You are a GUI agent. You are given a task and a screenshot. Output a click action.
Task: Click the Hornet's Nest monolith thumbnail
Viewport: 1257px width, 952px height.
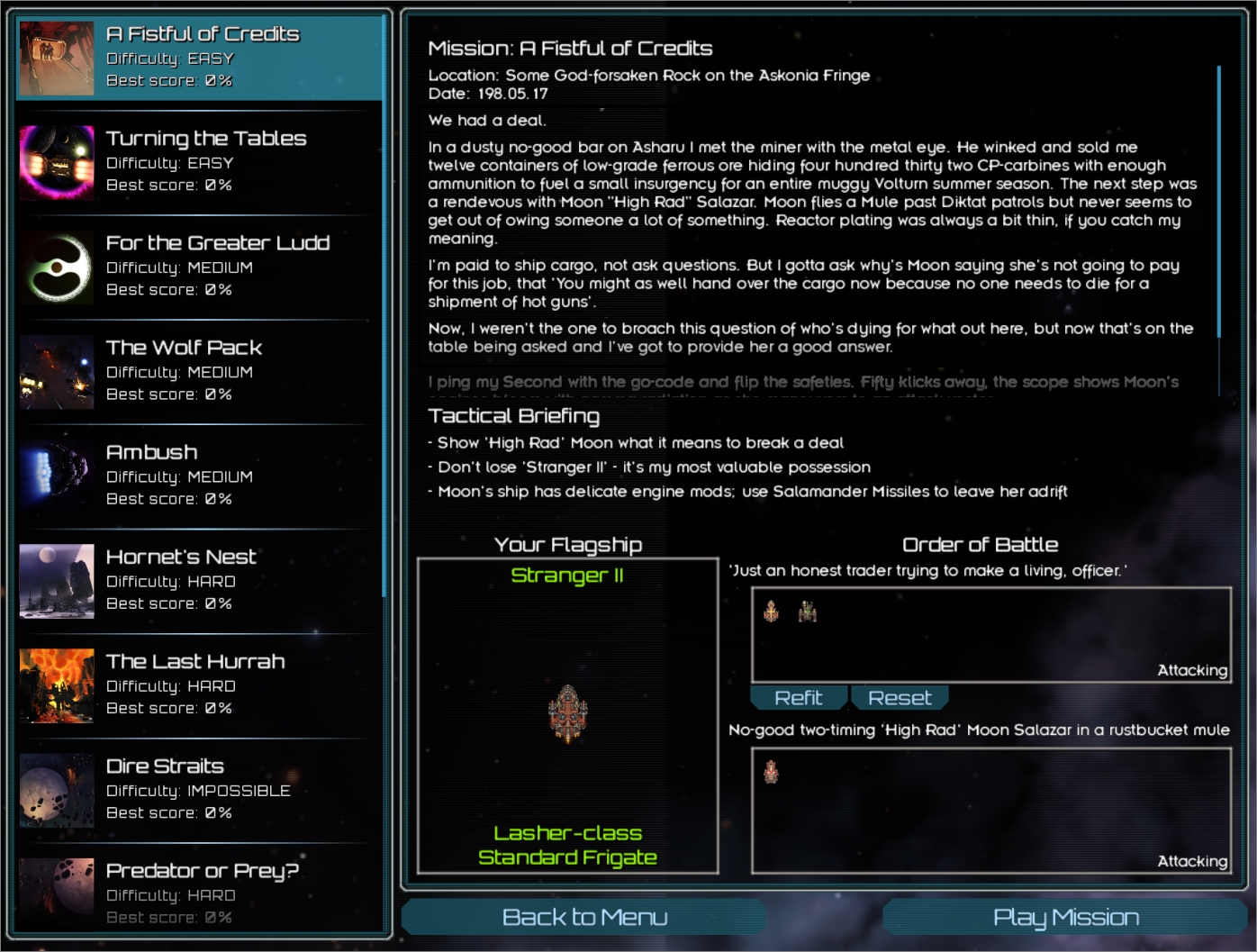(x=56, y=581)
